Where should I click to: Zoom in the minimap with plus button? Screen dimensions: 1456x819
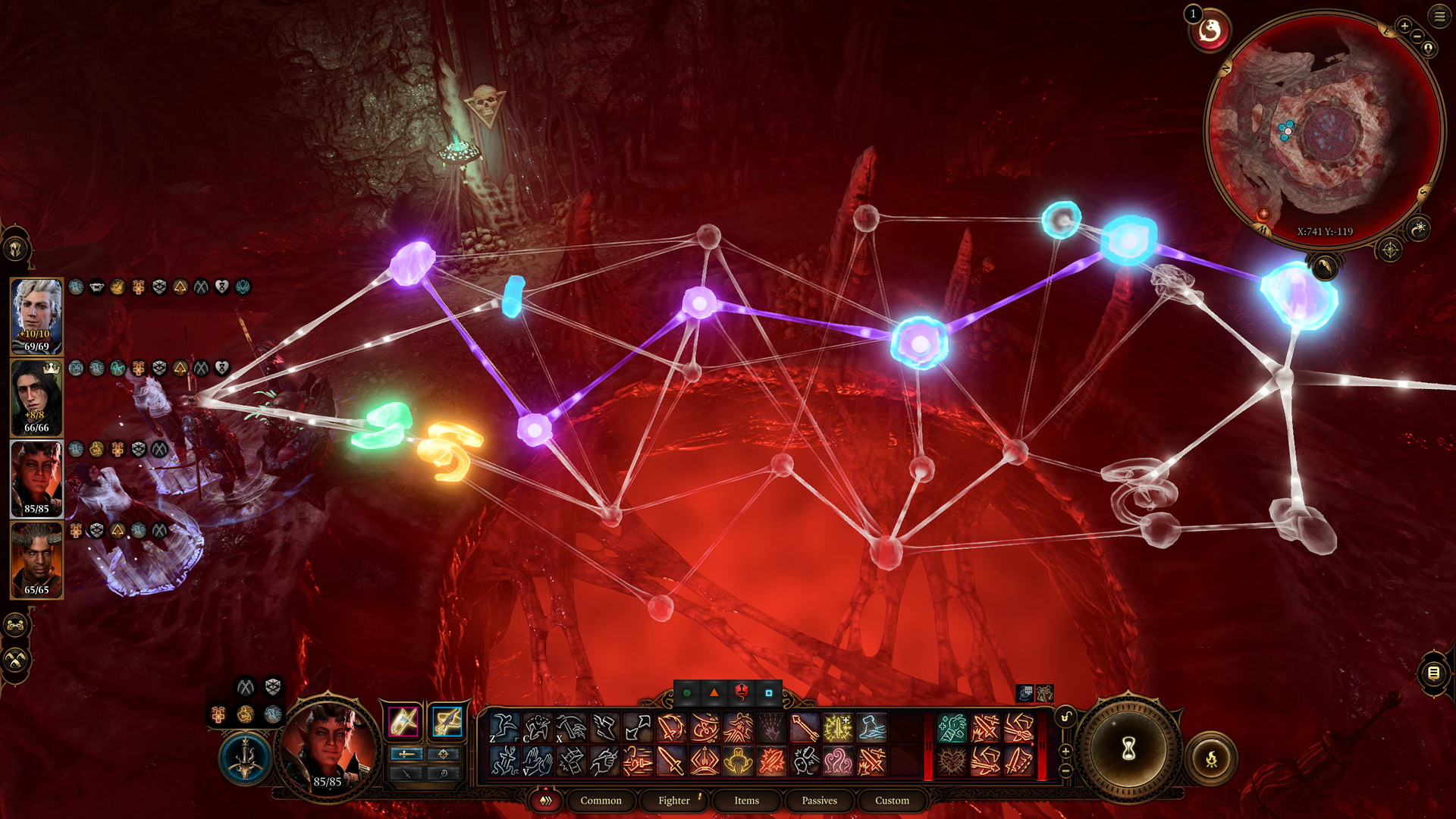point(1404,27)
